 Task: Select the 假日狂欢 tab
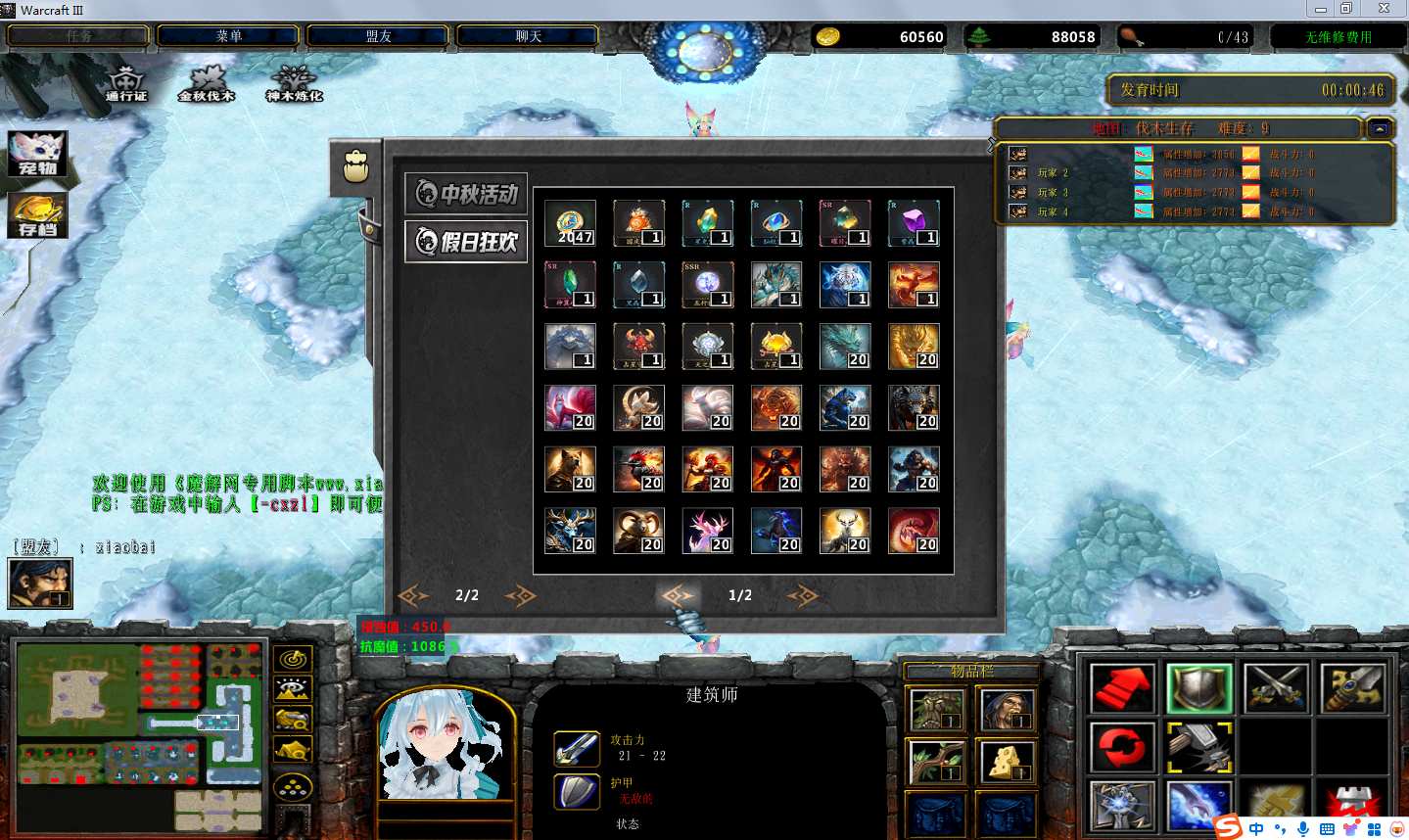(x=467, y=241)
